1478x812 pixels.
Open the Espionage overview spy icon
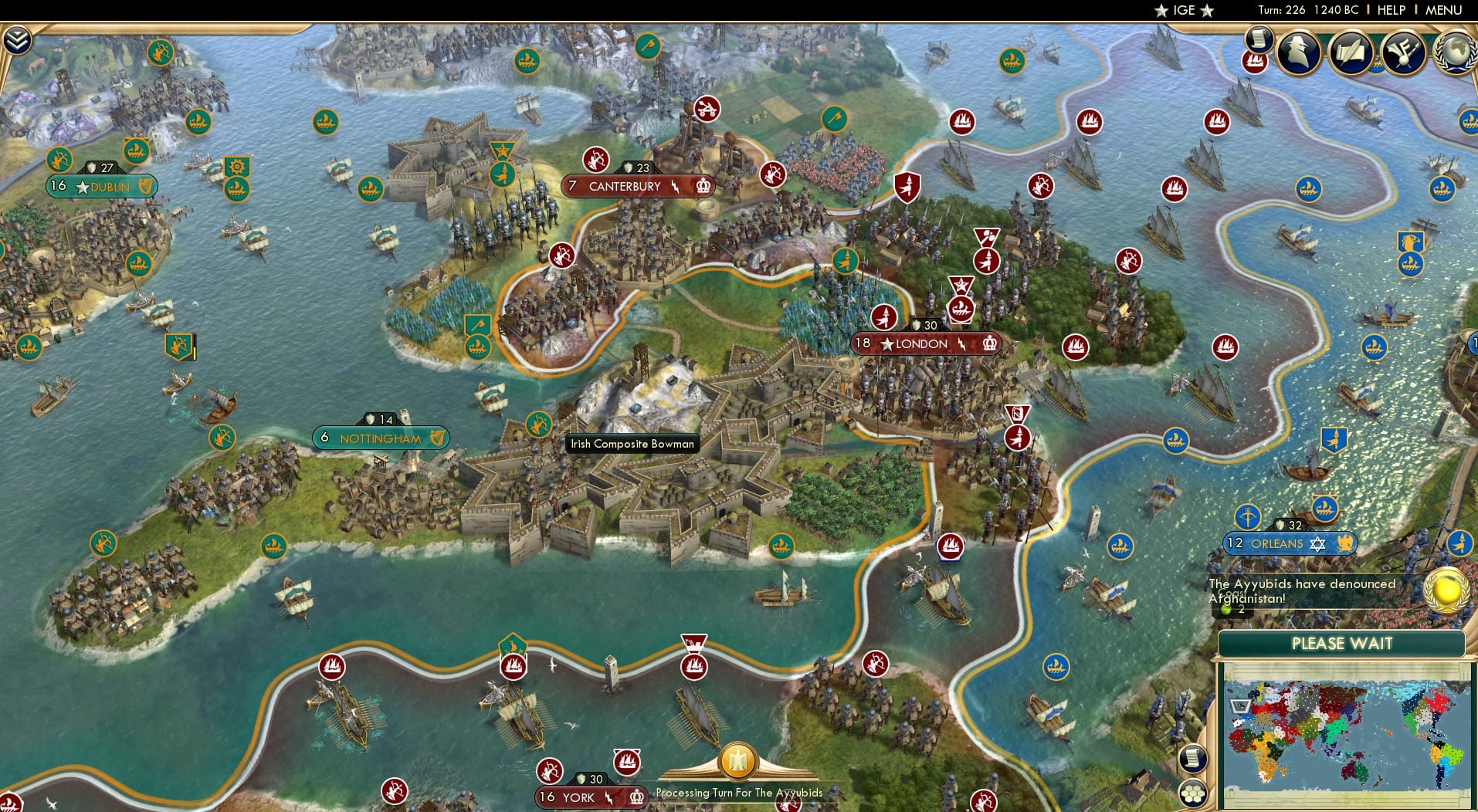(x=1298, y=52)
